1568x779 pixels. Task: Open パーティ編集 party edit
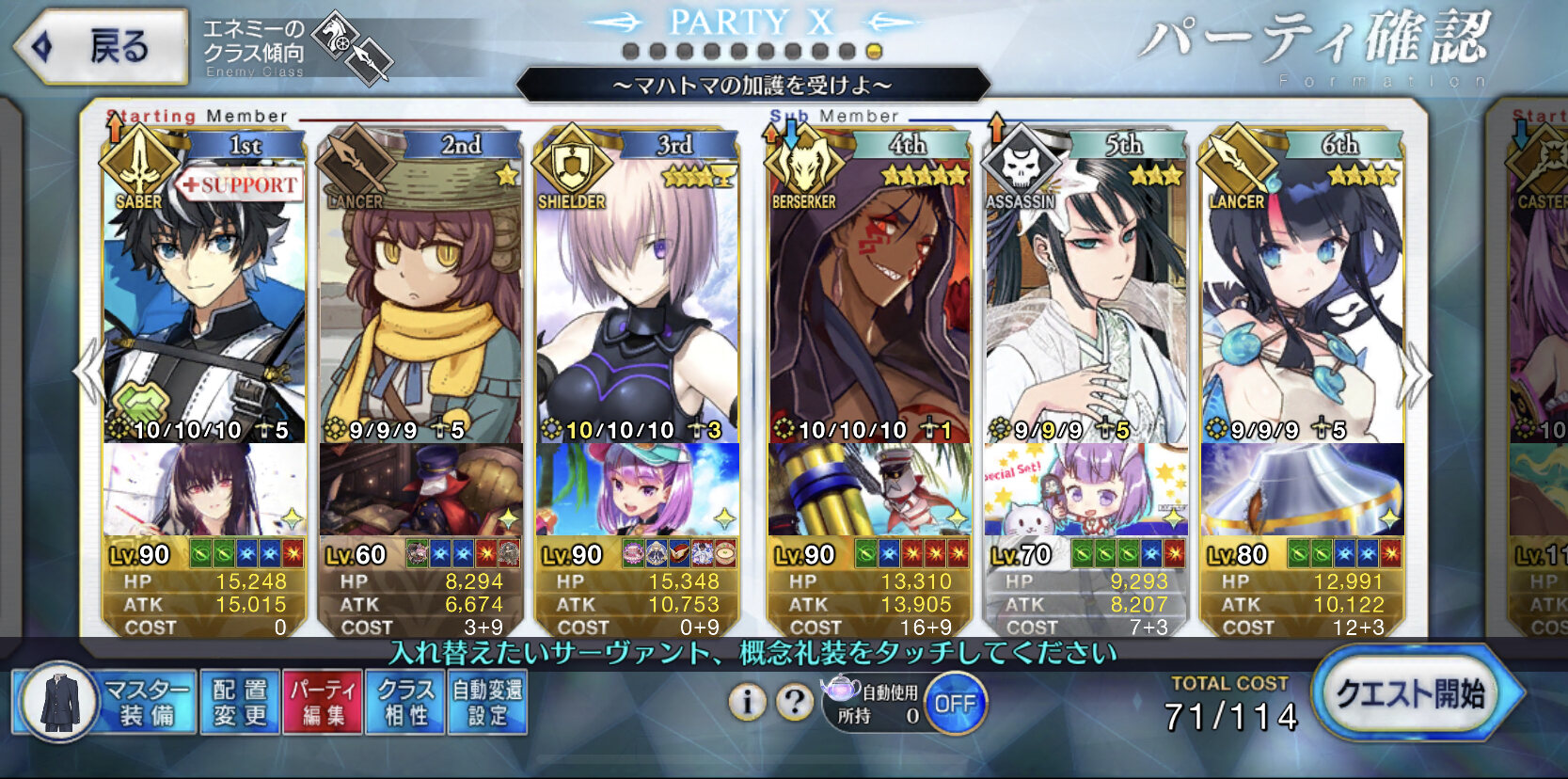tap(323, 703)
